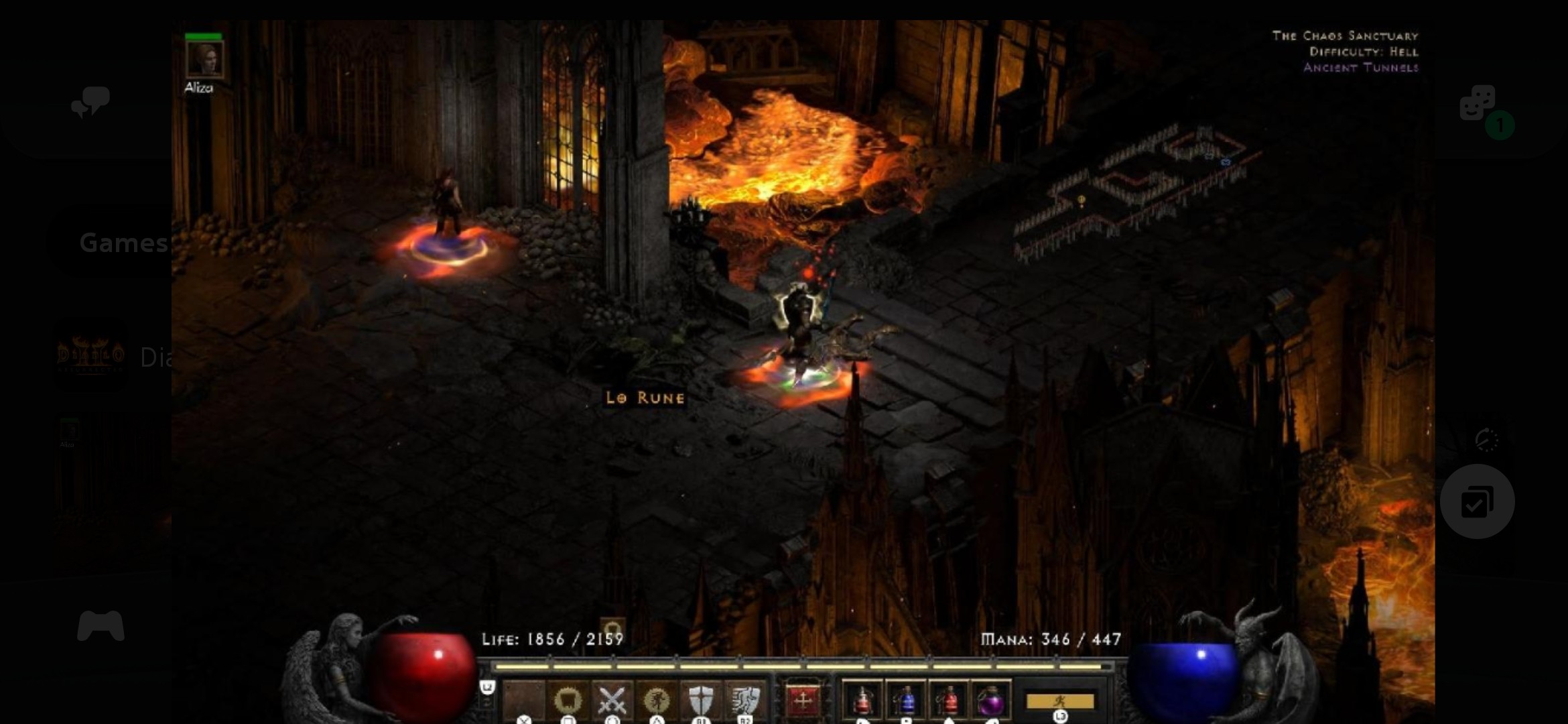This screenshot has width=1568, height=724.
Task: Activate the Holy Shield skill icon
Action: tap(702, 699)
